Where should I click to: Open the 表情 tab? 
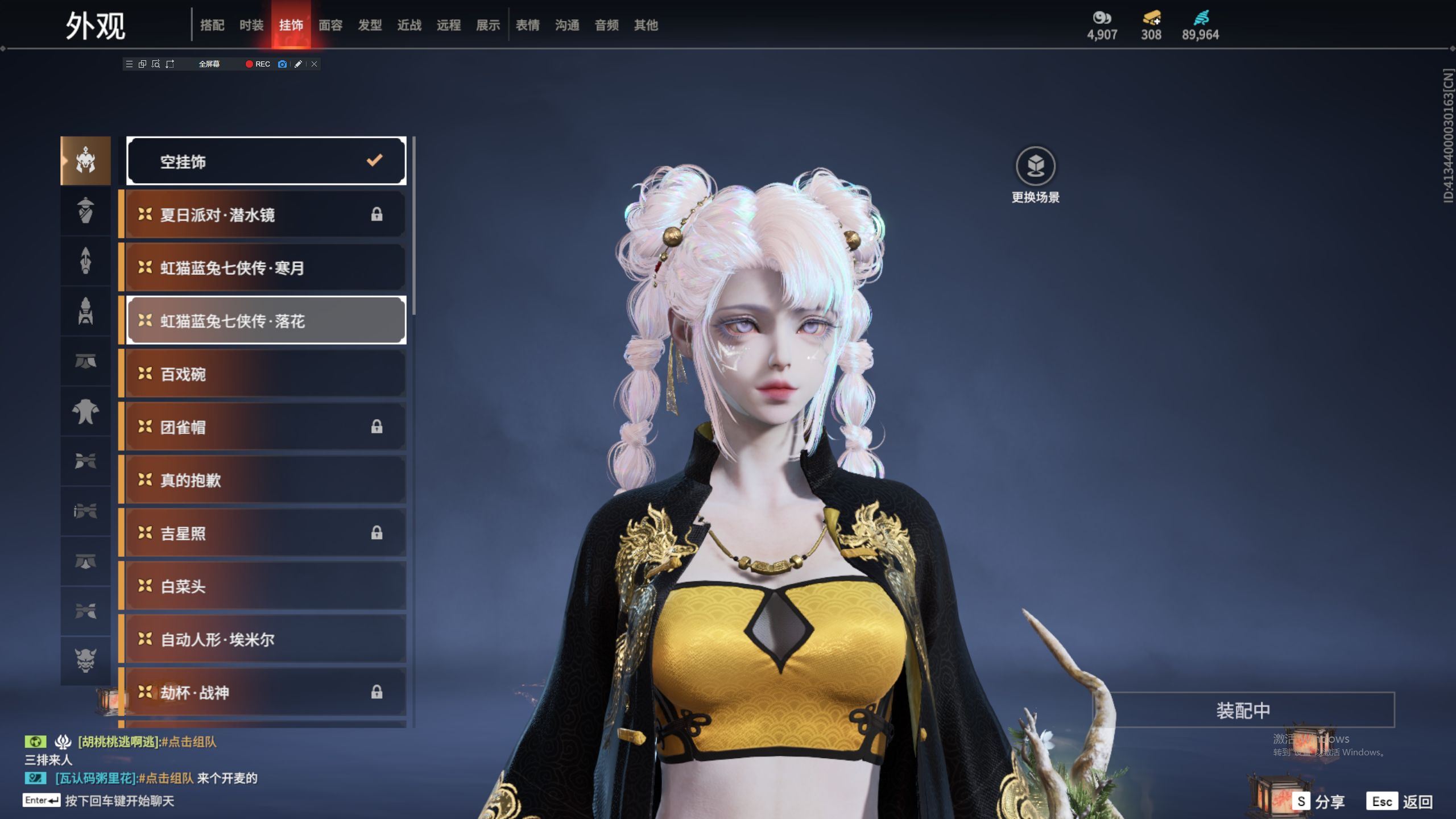coord(528,25)
